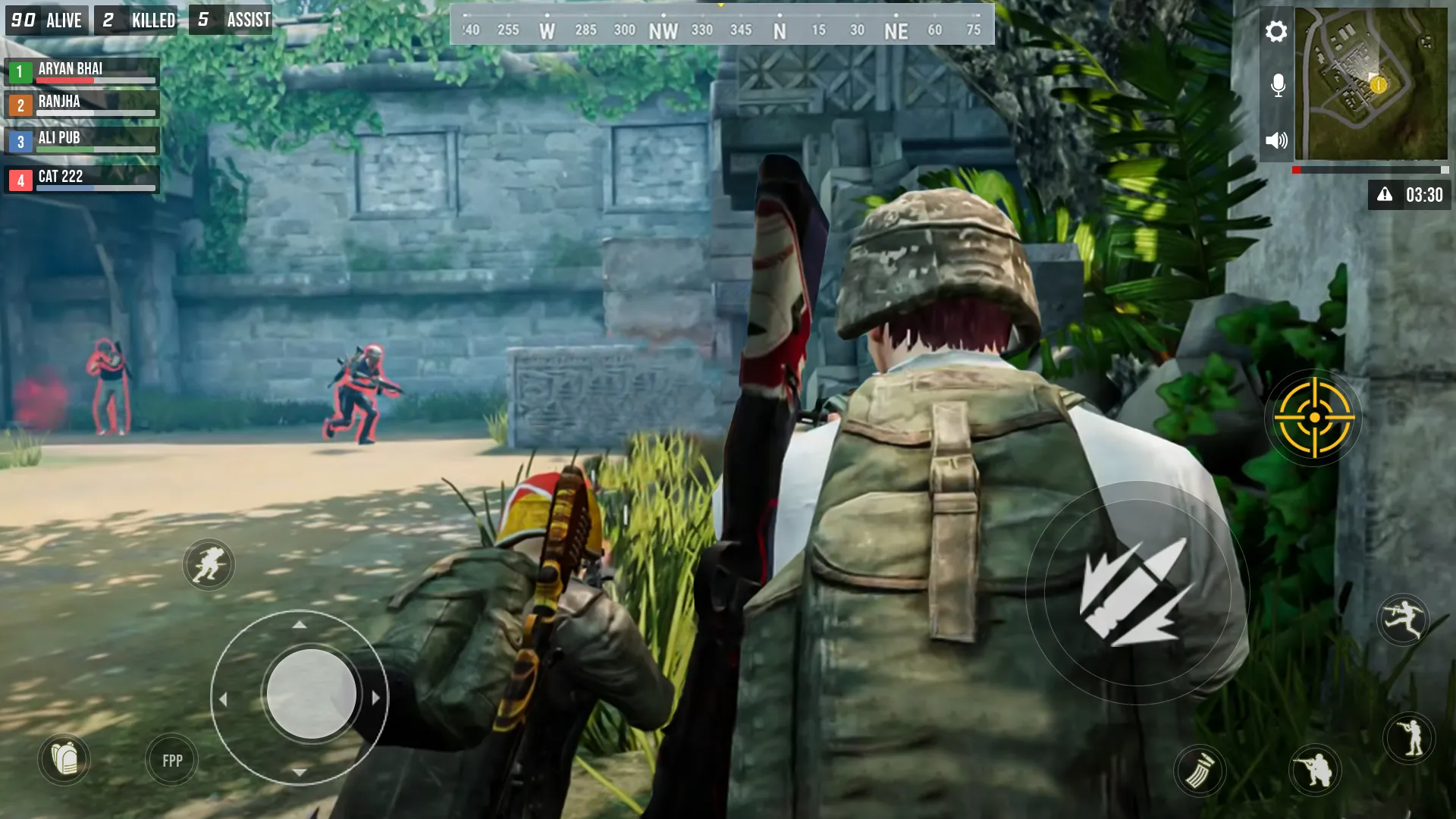This screenshot has width=1456, height=819.
Task: Open the backpack inventory icon
Action: [64, 760]
